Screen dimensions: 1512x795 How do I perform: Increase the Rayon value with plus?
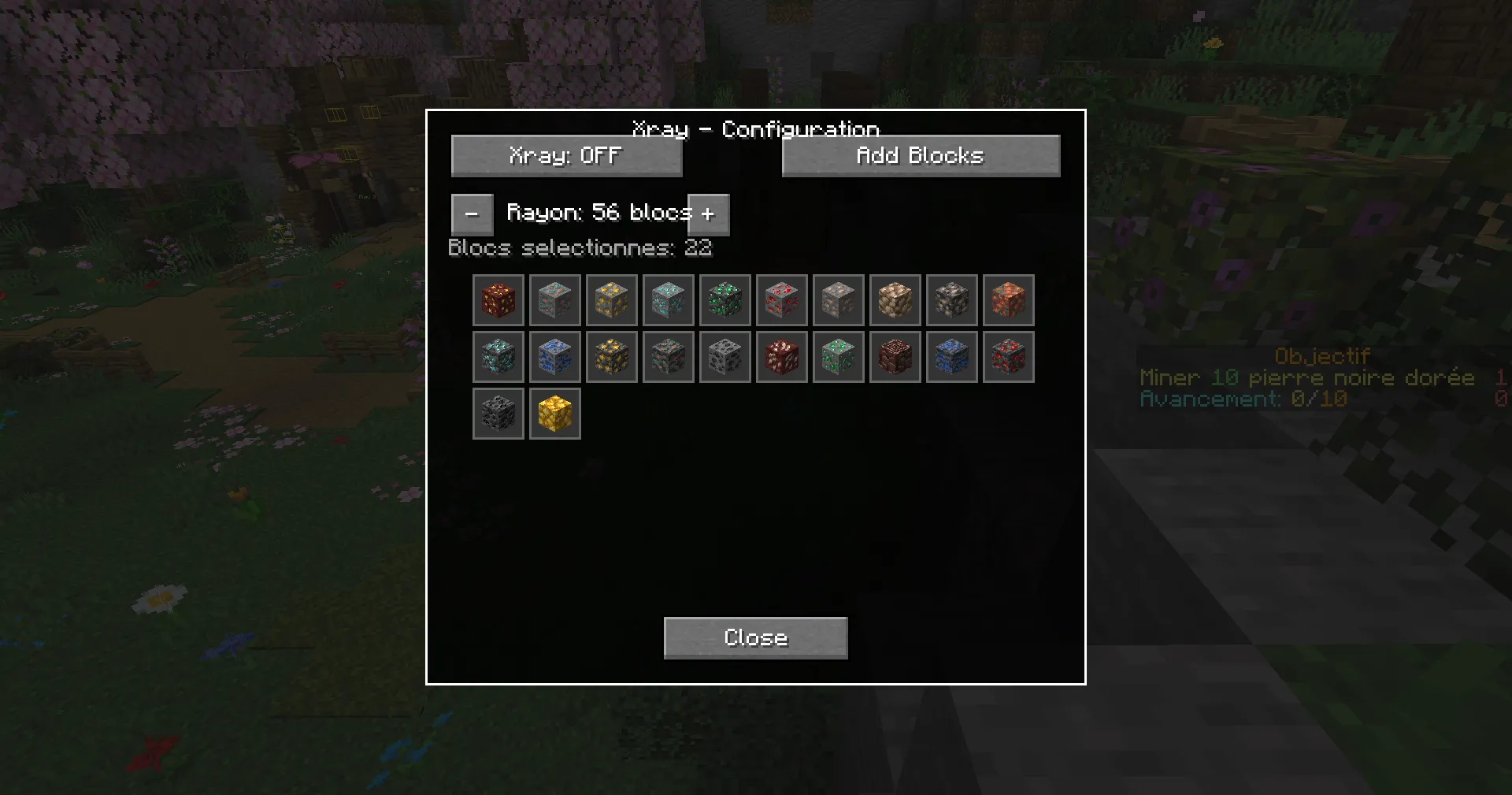coord(710,214)
